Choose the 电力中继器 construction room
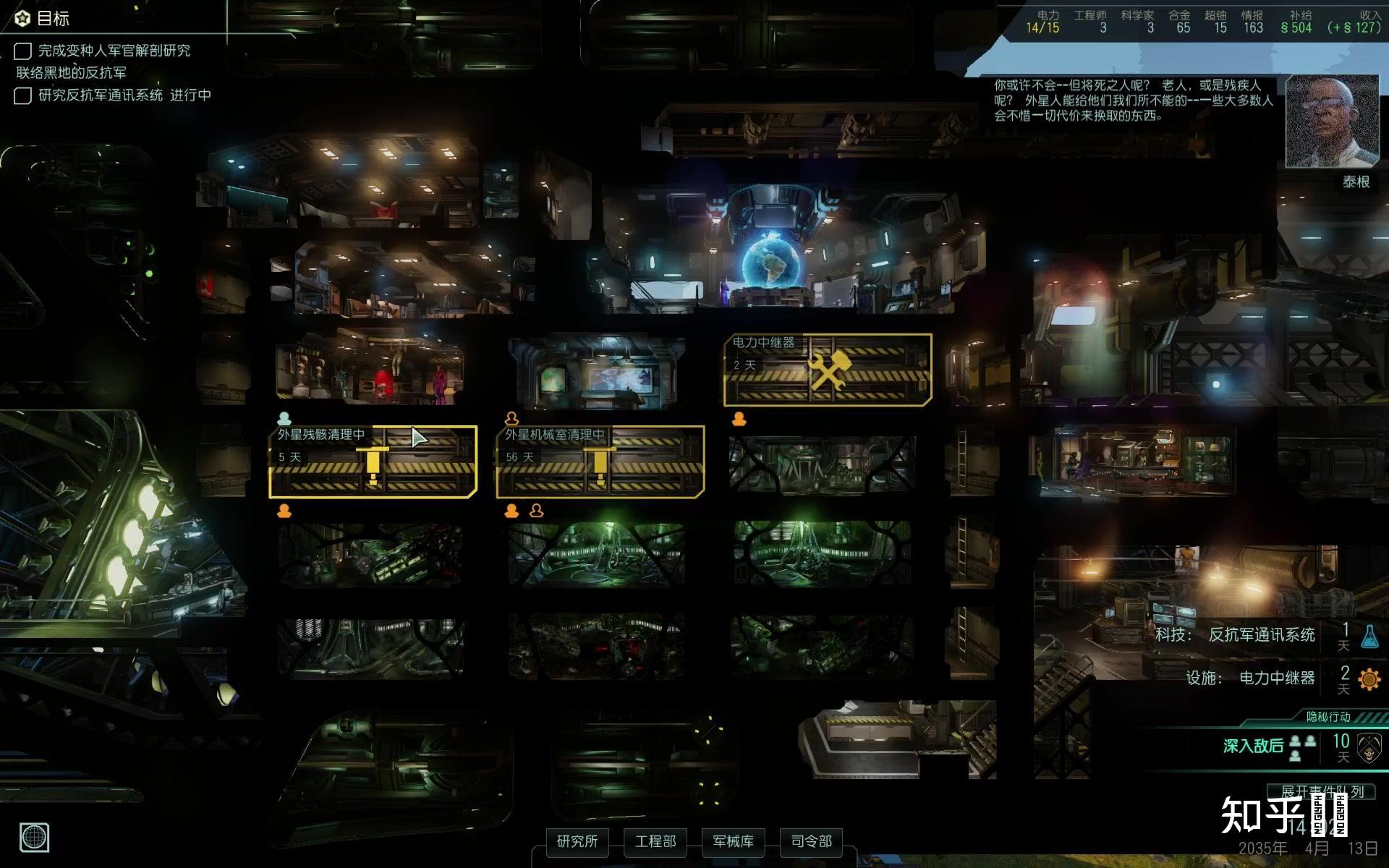The height and width of the screenshot is (868, 1389). point(828,370)
